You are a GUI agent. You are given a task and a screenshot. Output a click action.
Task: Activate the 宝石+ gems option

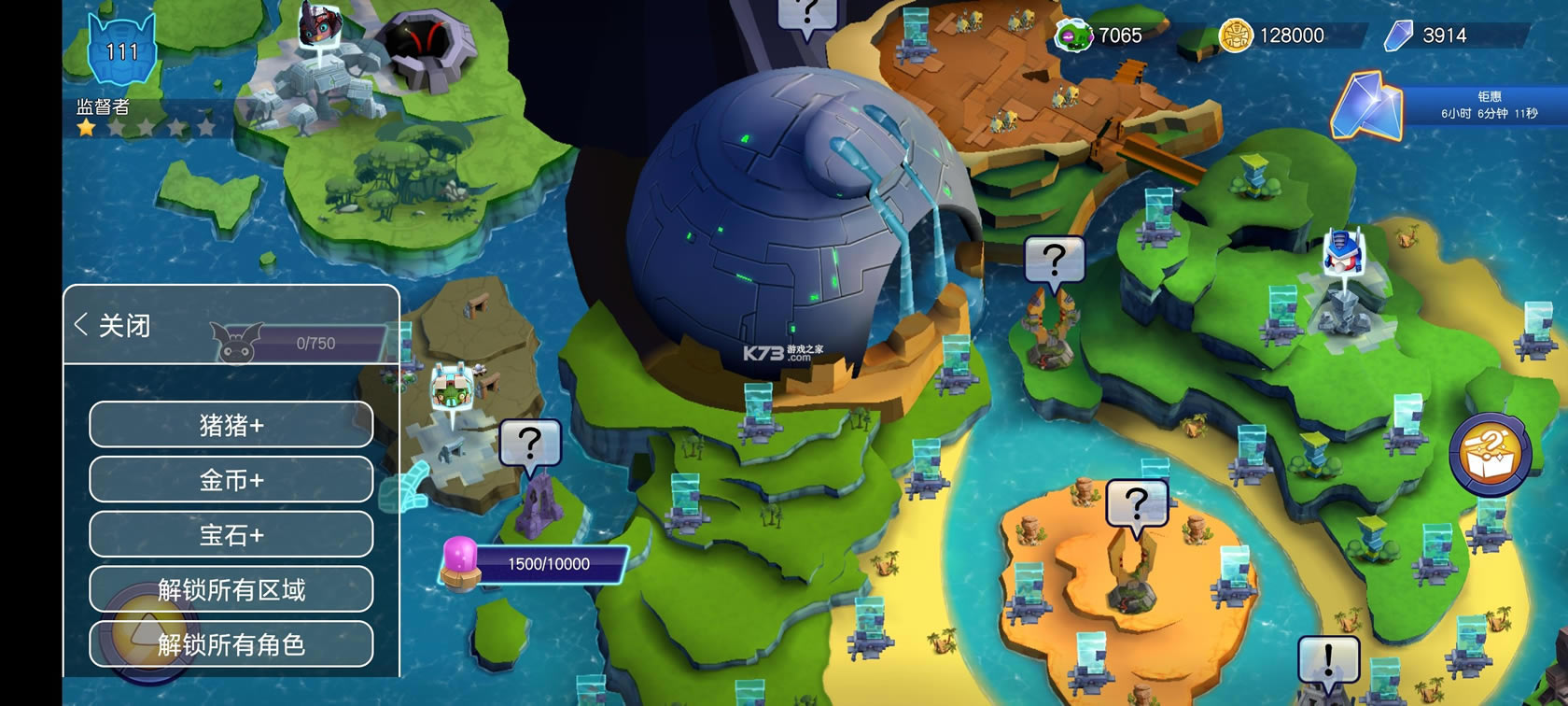[x=231, y=535]
